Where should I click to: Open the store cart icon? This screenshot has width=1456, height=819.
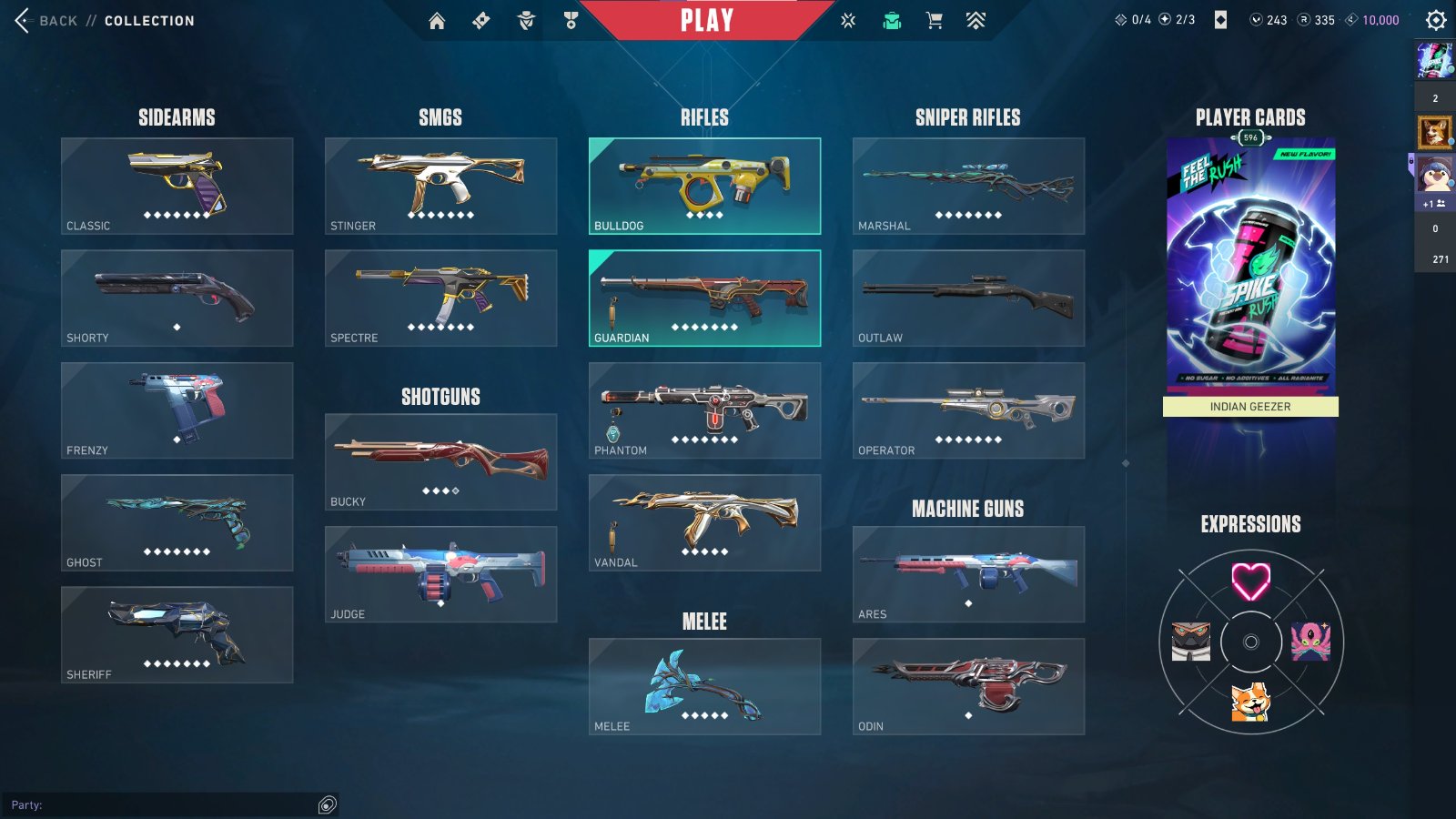pos(934,20)
